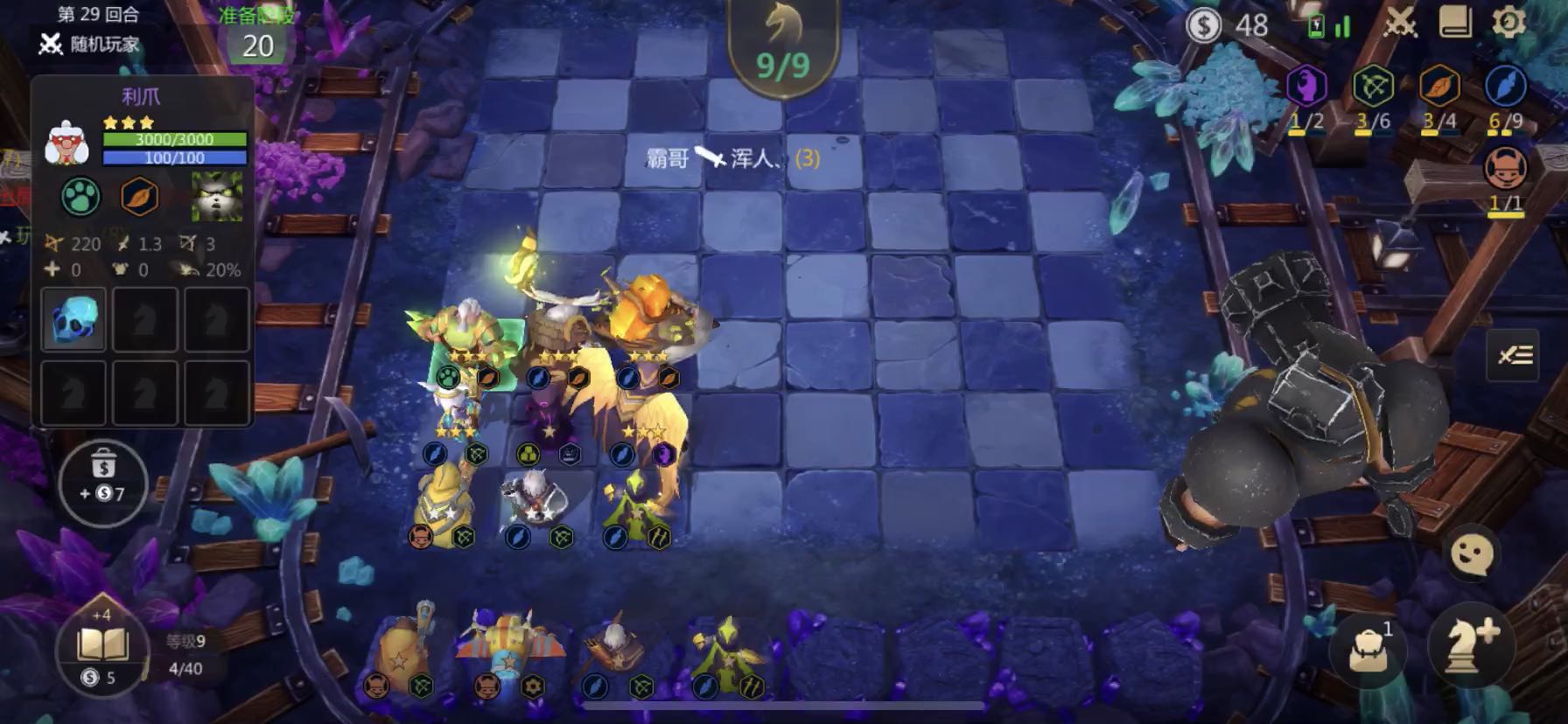The image size is (1568, 724).
Task: Click the blue skull item in 利爪's inventory
Action: [73, 320]
